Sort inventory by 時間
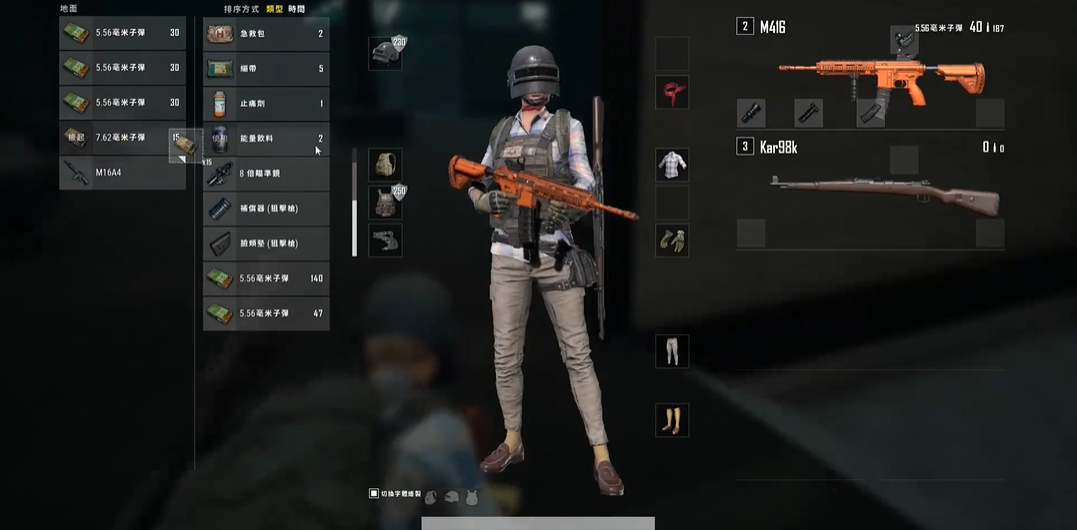This screenshot has height=530, width=1077. click(x=296, y=9)
